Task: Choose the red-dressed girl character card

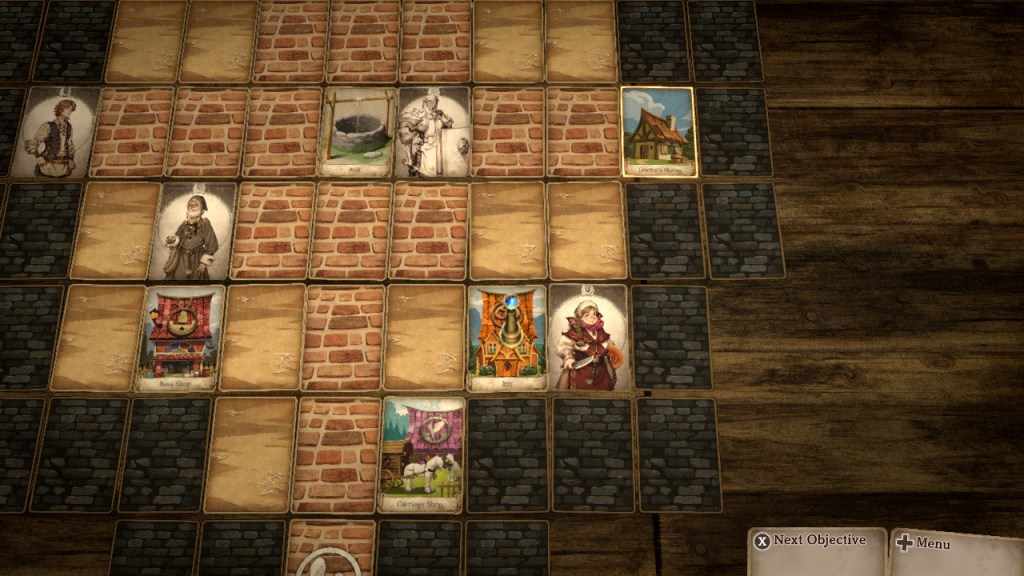Action: [588, 338]
